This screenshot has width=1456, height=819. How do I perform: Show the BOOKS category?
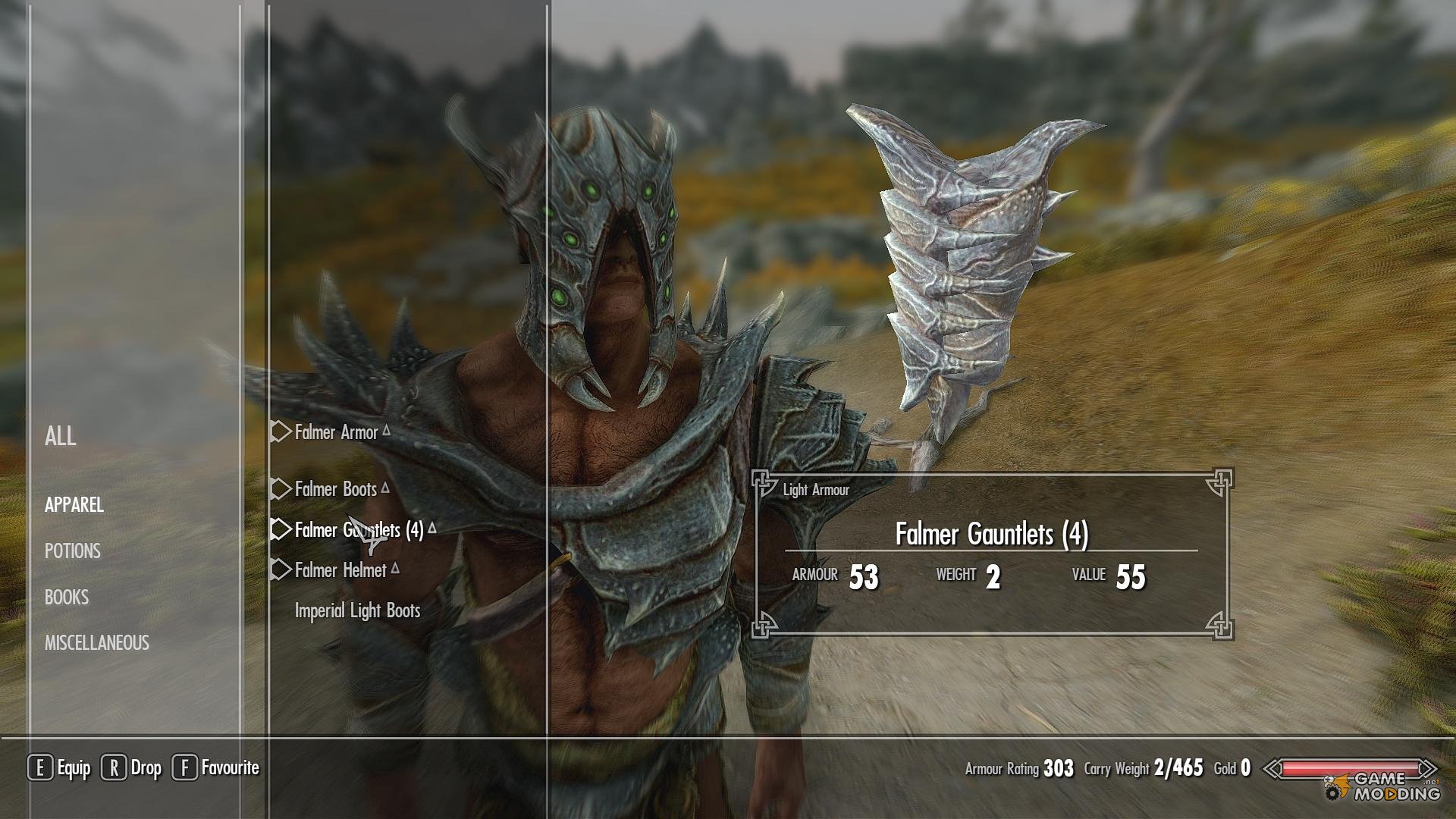[x=67, y=598]
